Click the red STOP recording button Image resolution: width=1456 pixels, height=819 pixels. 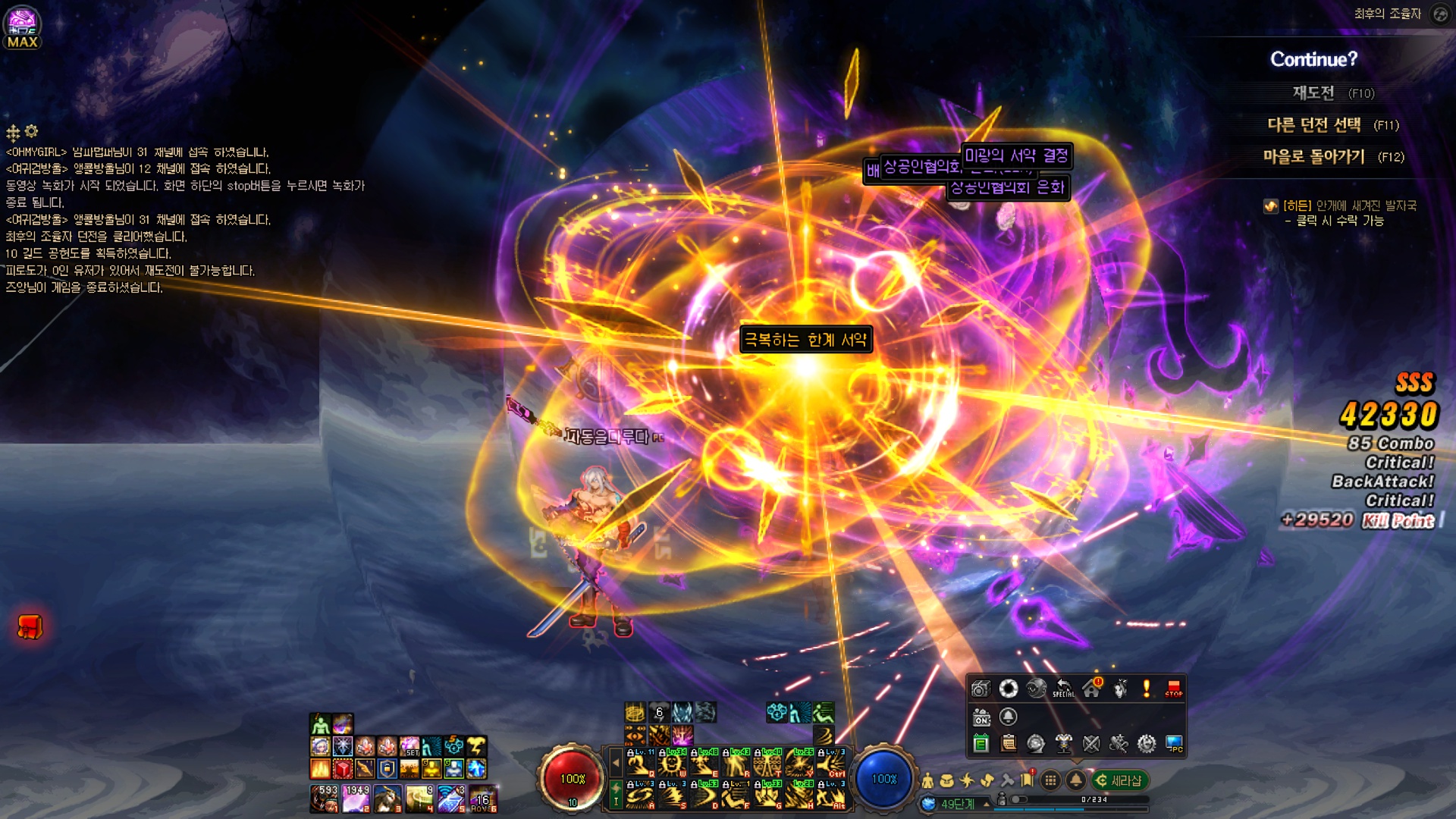click(x=1173, y=689)
